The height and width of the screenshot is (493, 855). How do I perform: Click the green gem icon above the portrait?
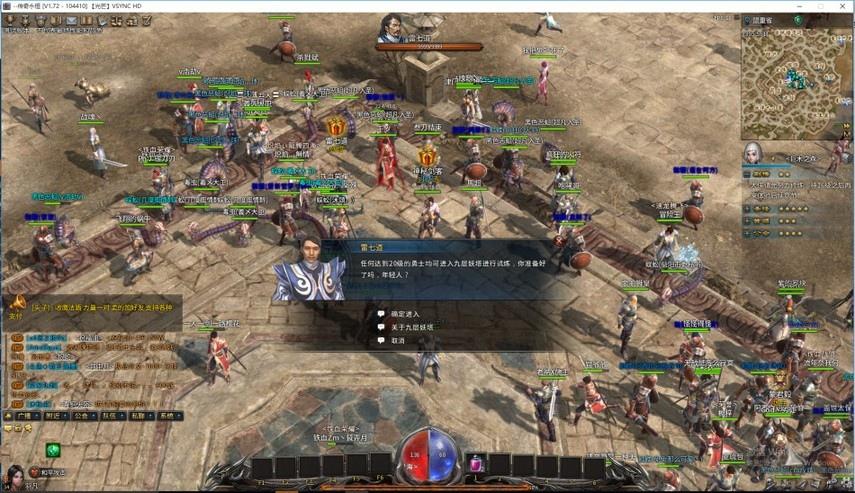[x=52, y=450]
